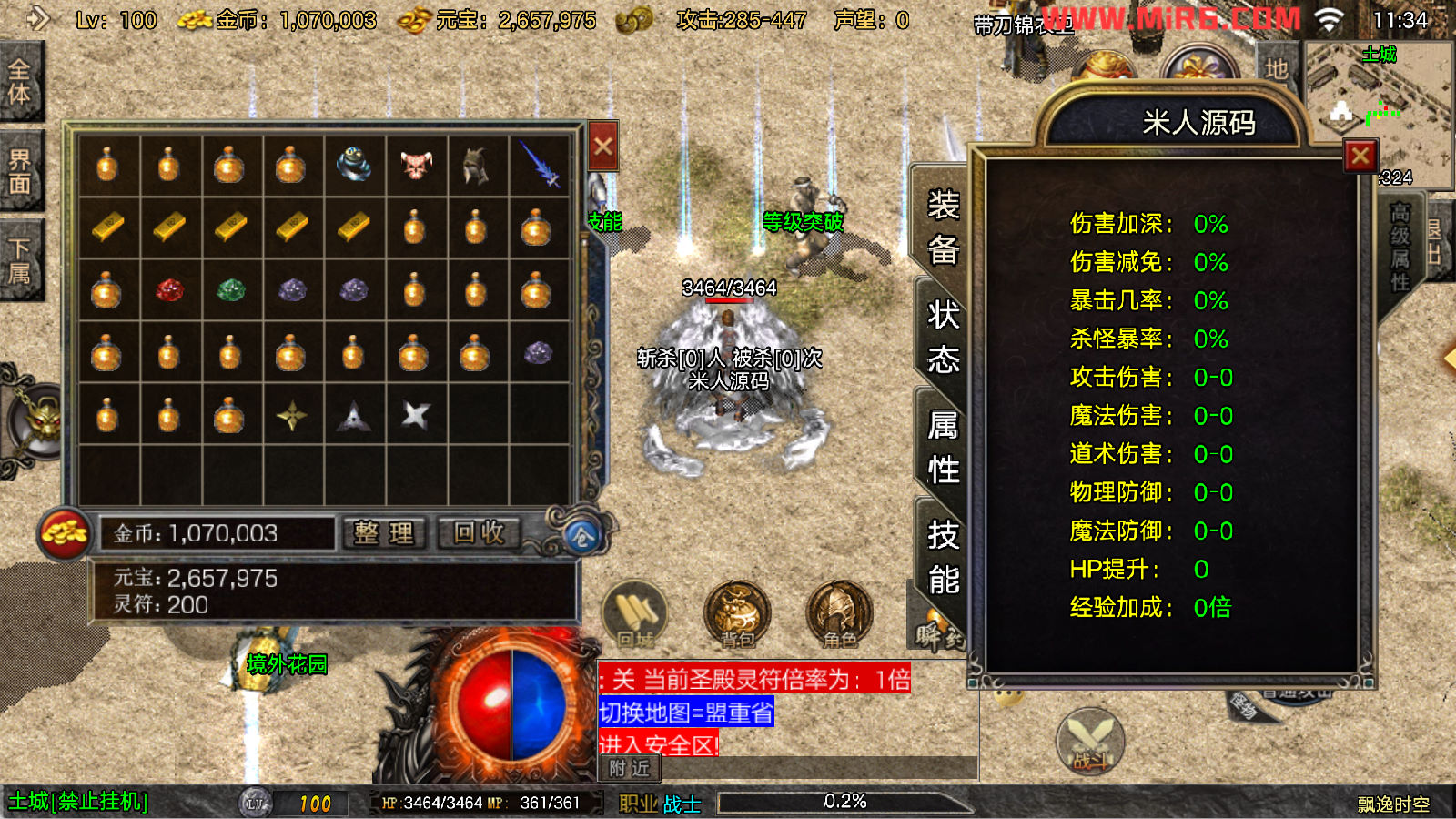Select the pink demon mask item
Screen dimensions: 1456x819
tap(416, 166)
